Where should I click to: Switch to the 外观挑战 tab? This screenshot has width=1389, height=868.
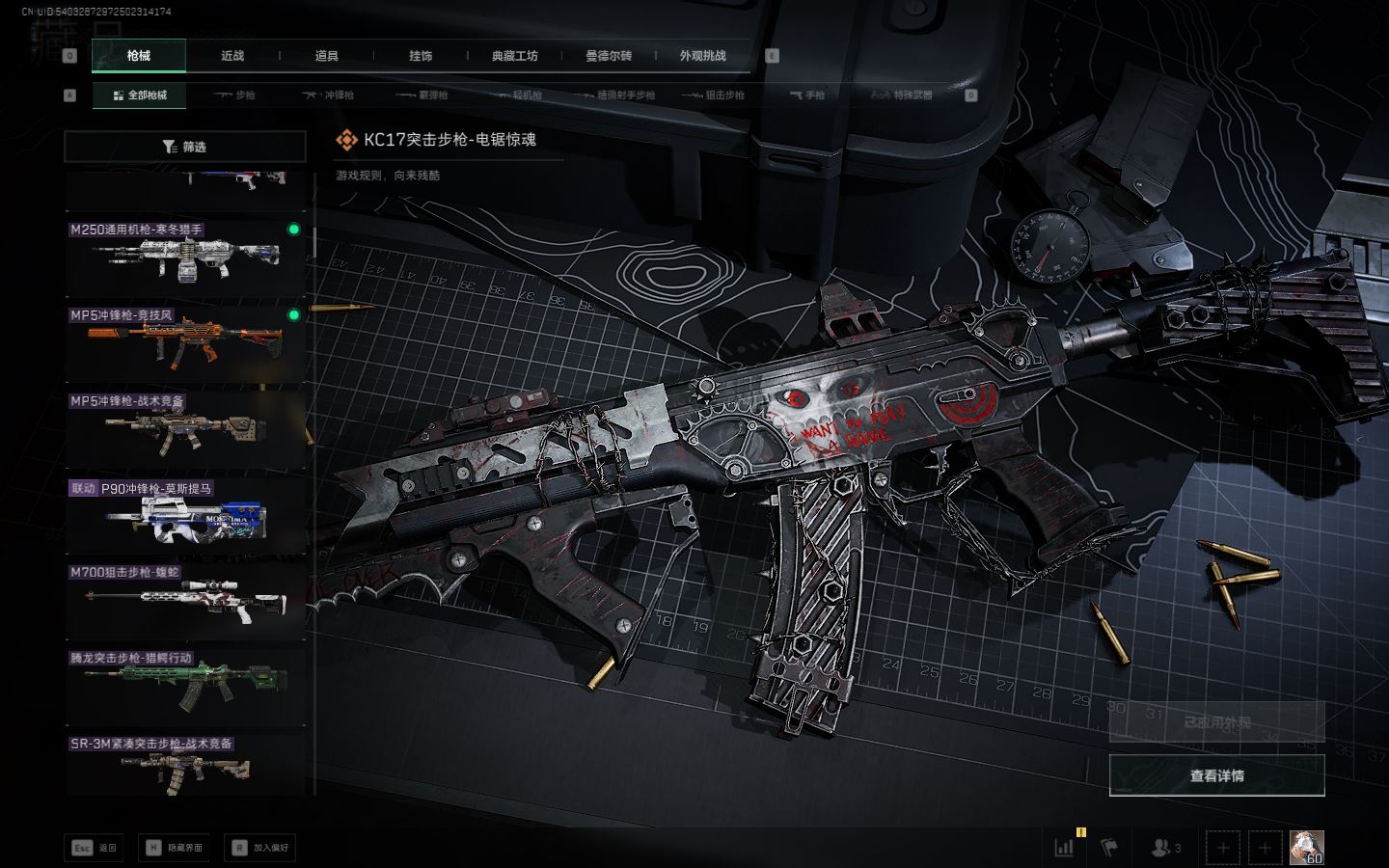(702, 56)
